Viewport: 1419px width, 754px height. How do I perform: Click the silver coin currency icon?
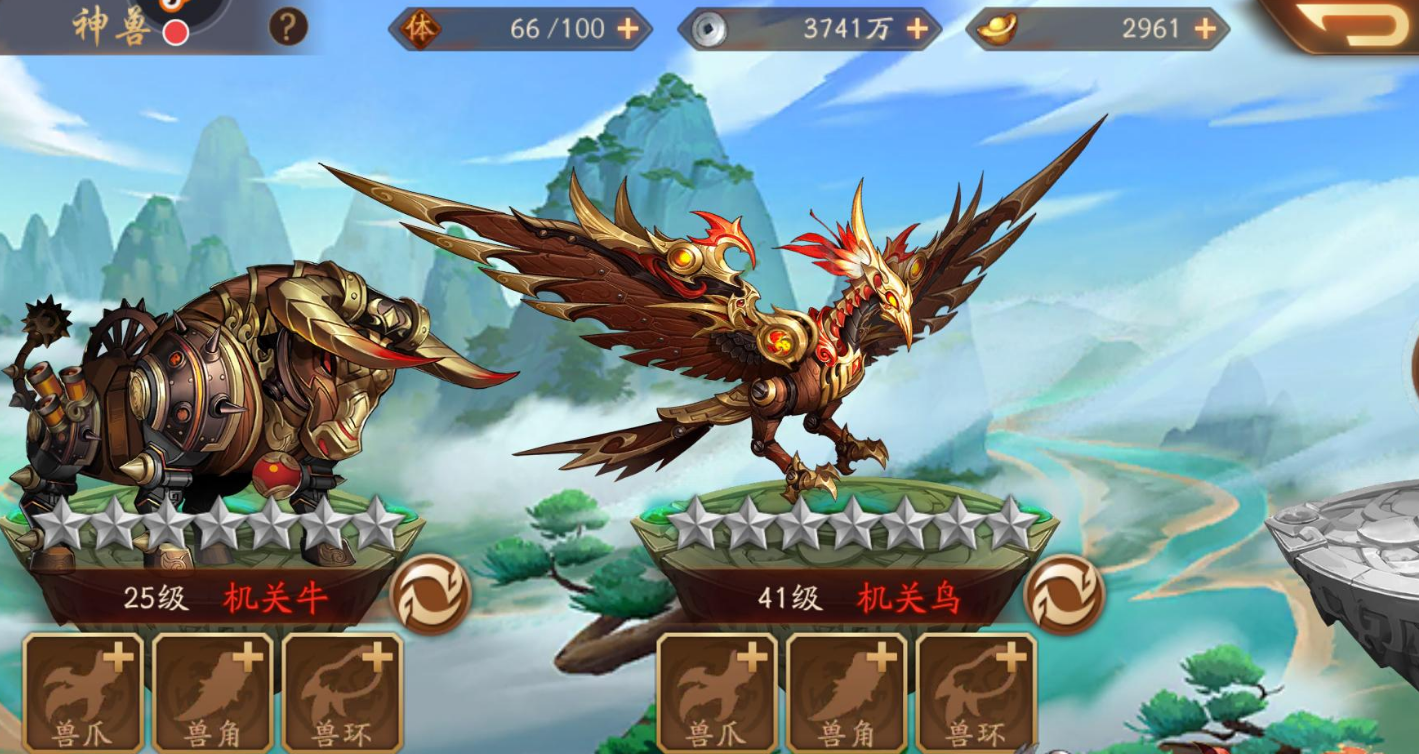click(x=711, y=29)
